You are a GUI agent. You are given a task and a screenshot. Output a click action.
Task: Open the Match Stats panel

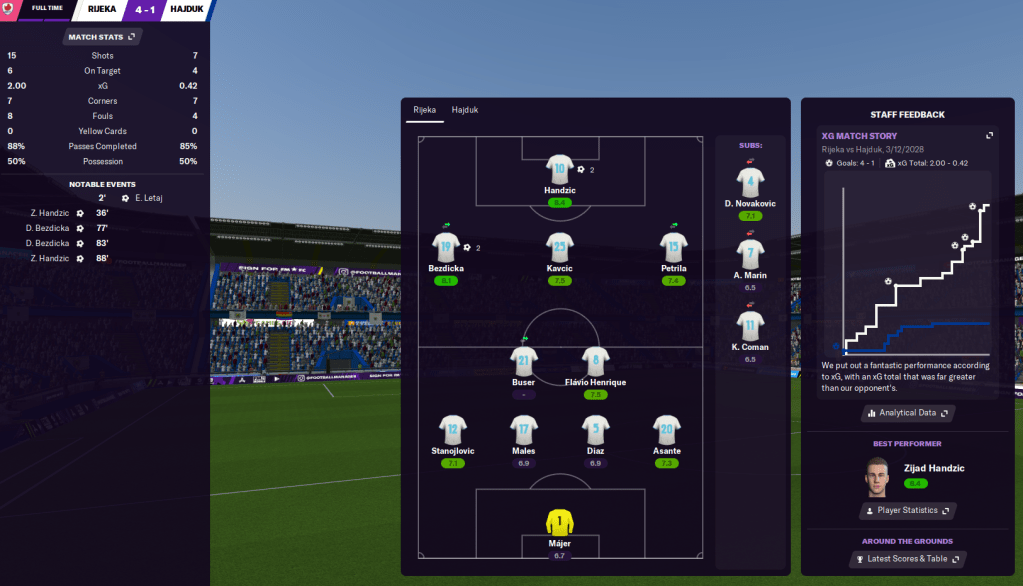point(103,37)
